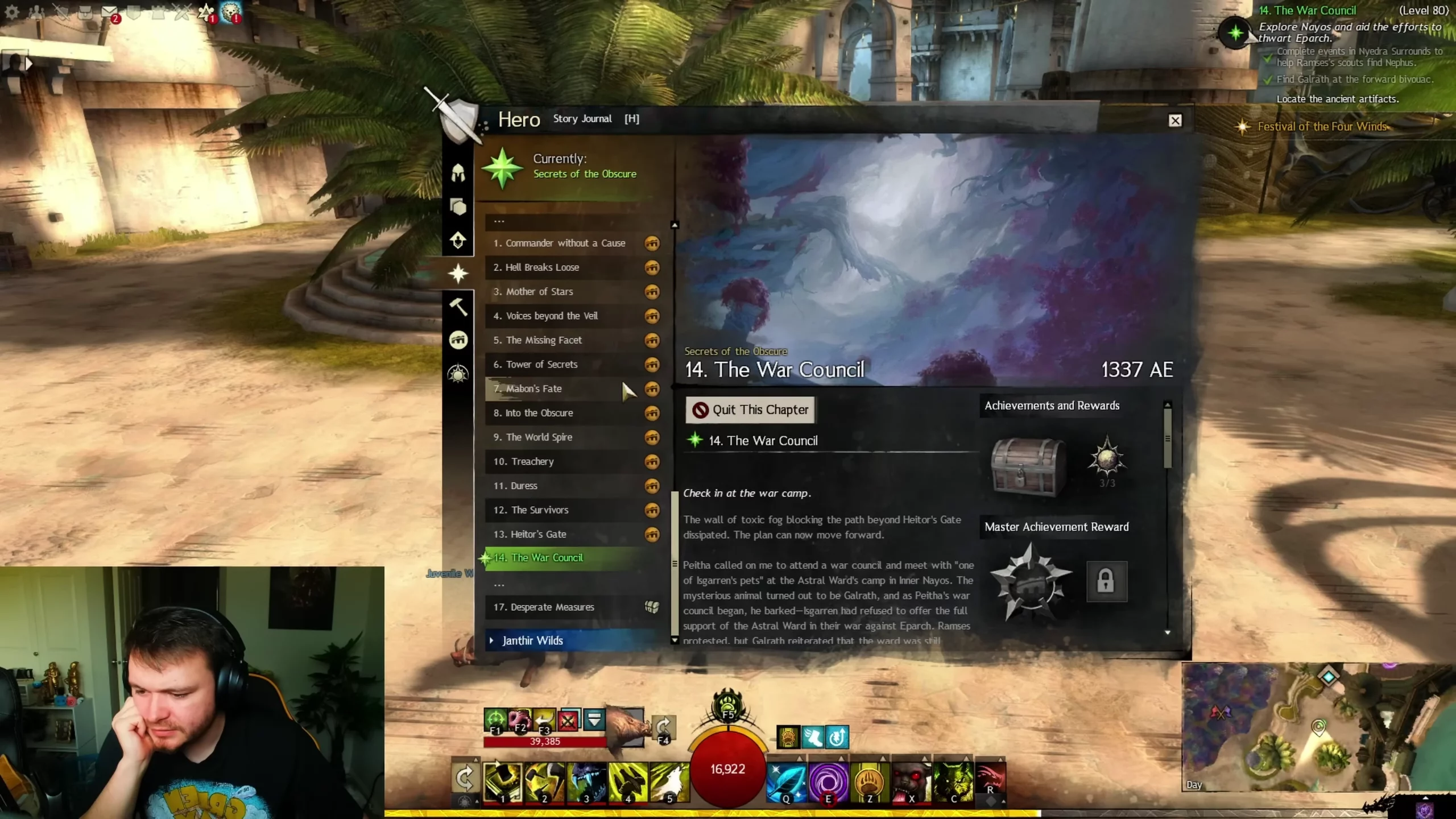
Task: Expand the Janthir Wilds story section
Action: point(532,641)
